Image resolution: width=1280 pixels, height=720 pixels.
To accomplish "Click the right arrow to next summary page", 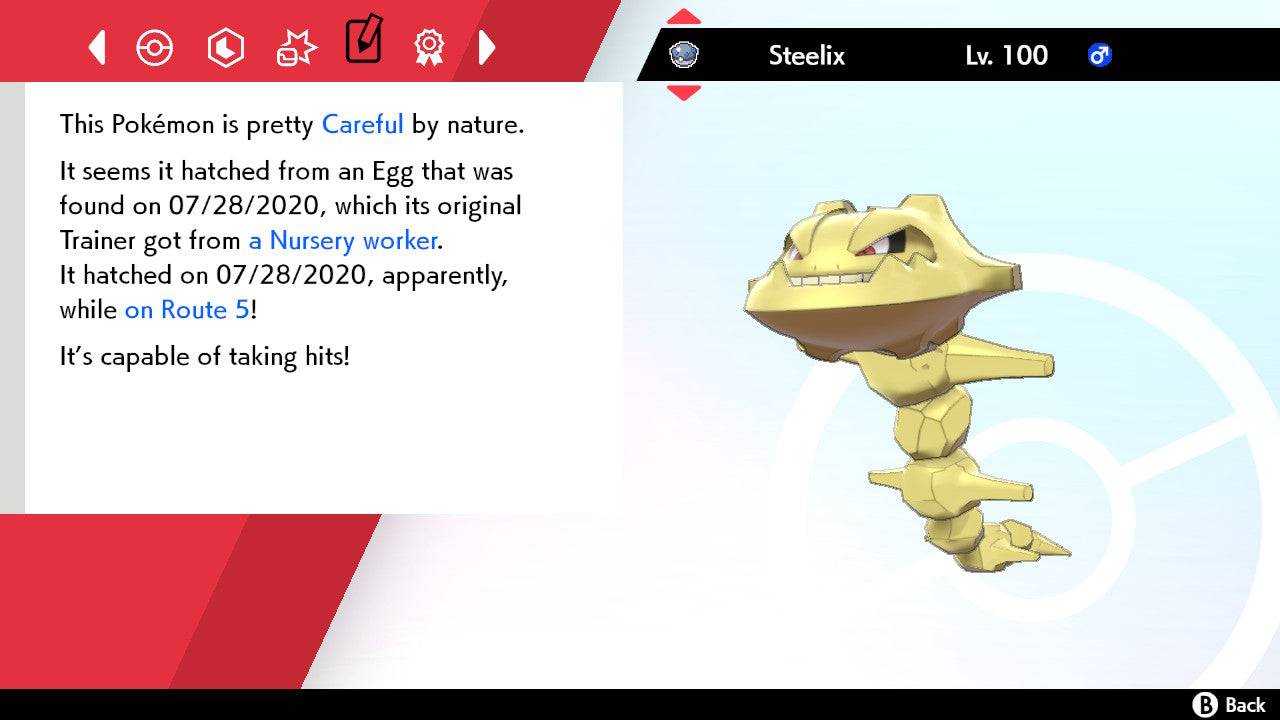I will (x=488, y=47).
